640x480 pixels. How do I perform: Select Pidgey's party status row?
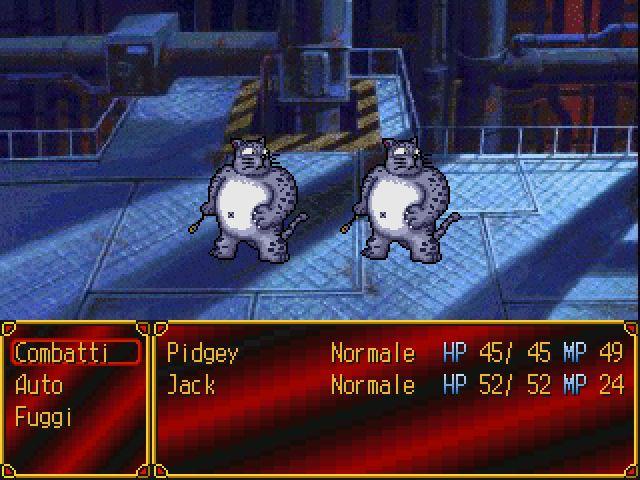[x=394, y=353]
